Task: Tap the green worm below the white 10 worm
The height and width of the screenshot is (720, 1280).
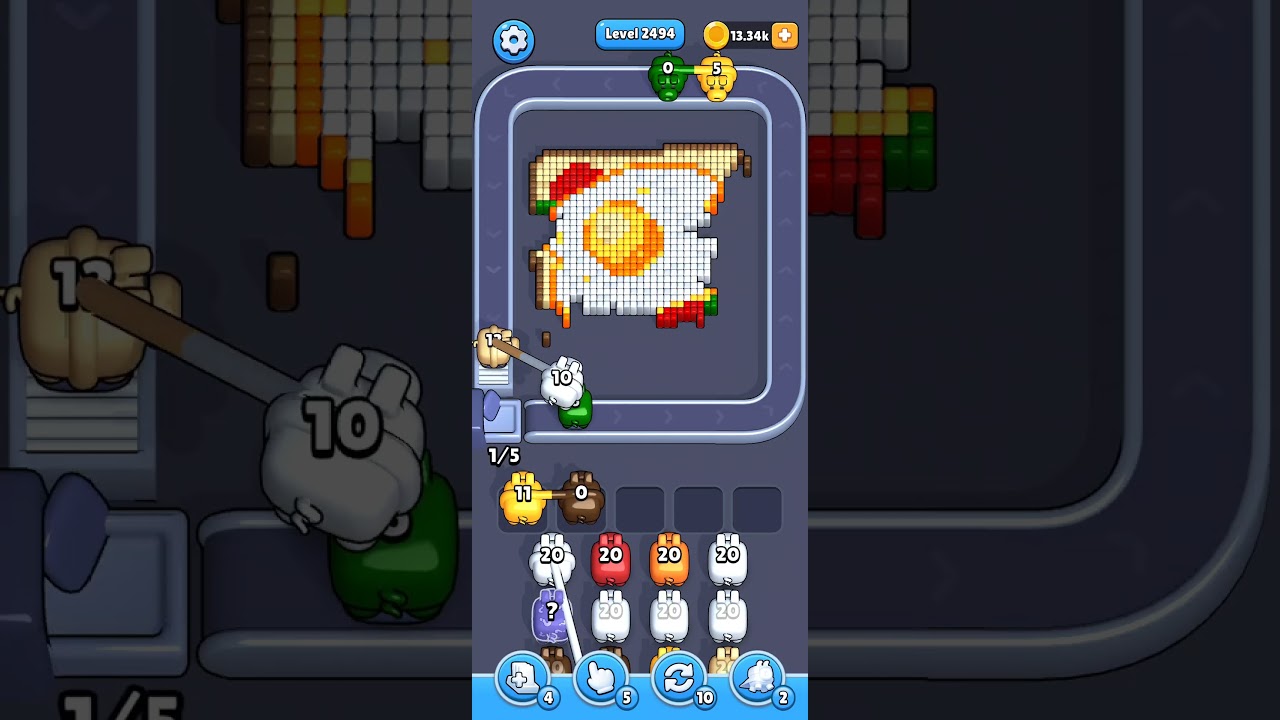Action: point(575,413)
